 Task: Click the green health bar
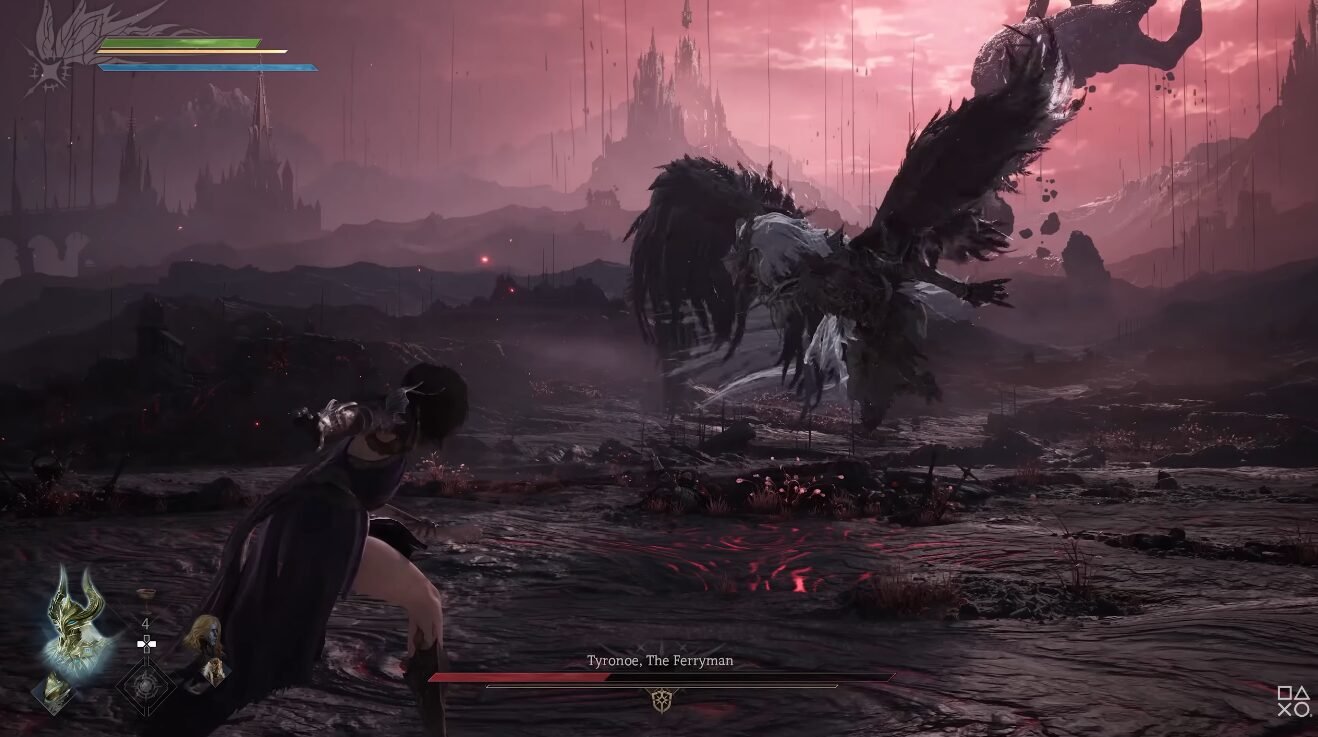(175, 44)
